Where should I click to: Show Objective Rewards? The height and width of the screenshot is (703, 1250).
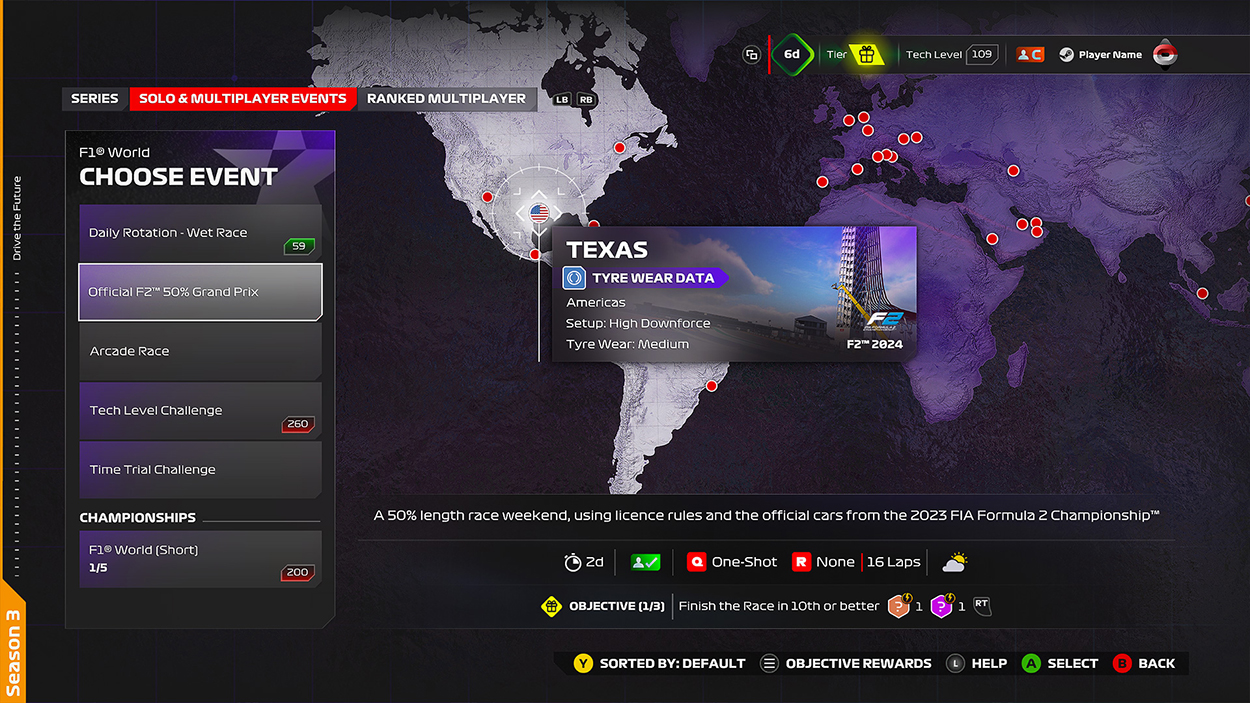846,663
